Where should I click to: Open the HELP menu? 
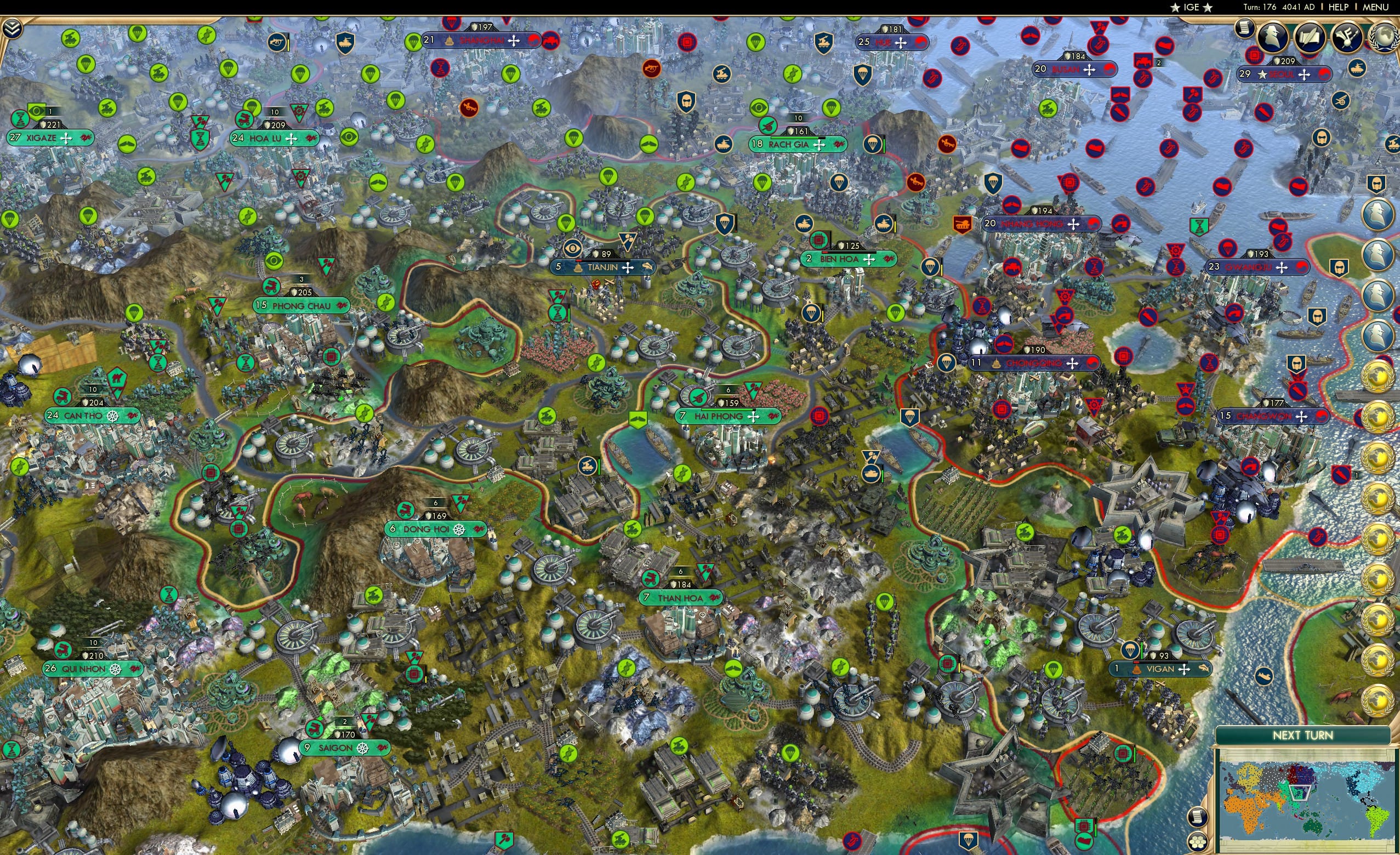point(1339,7)
